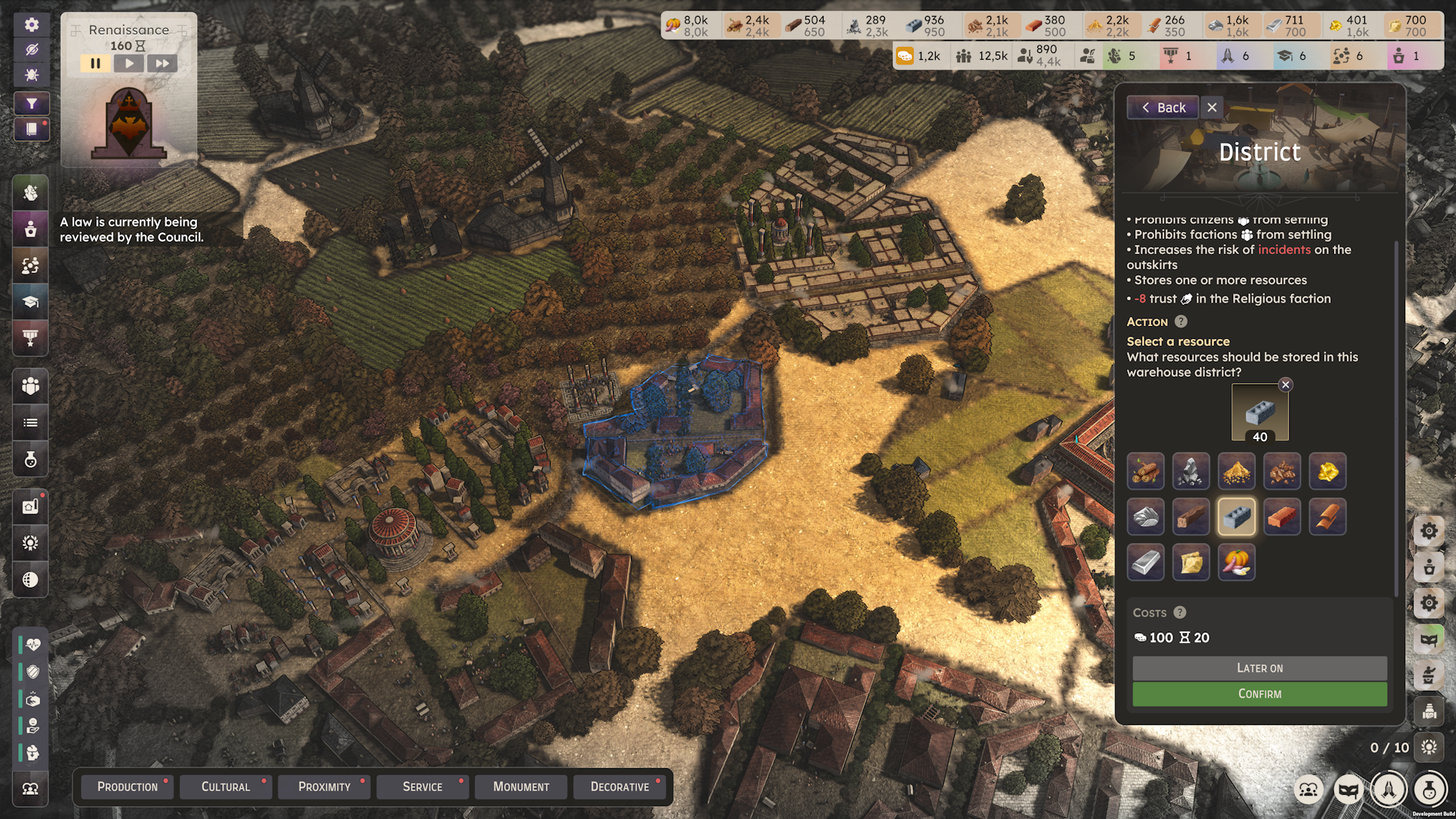Choose the Later On option
The height and width of the screenshot is (819, 1456).
coord(1259,668)
